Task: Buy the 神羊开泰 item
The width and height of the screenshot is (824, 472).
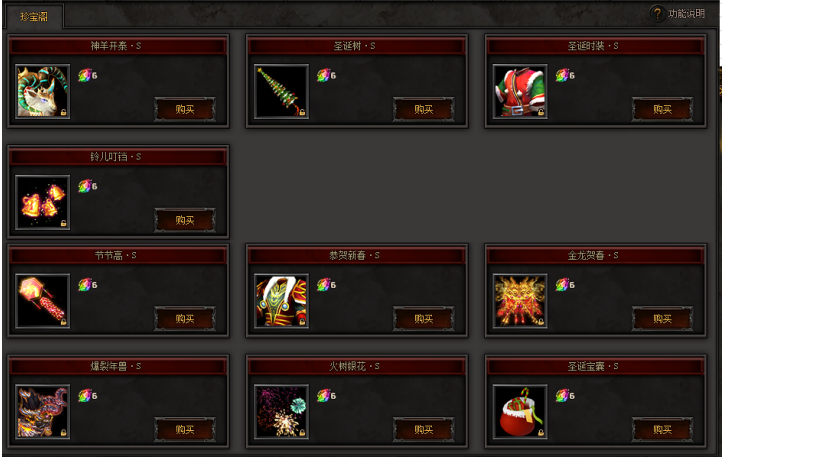Action: [185, 109]
